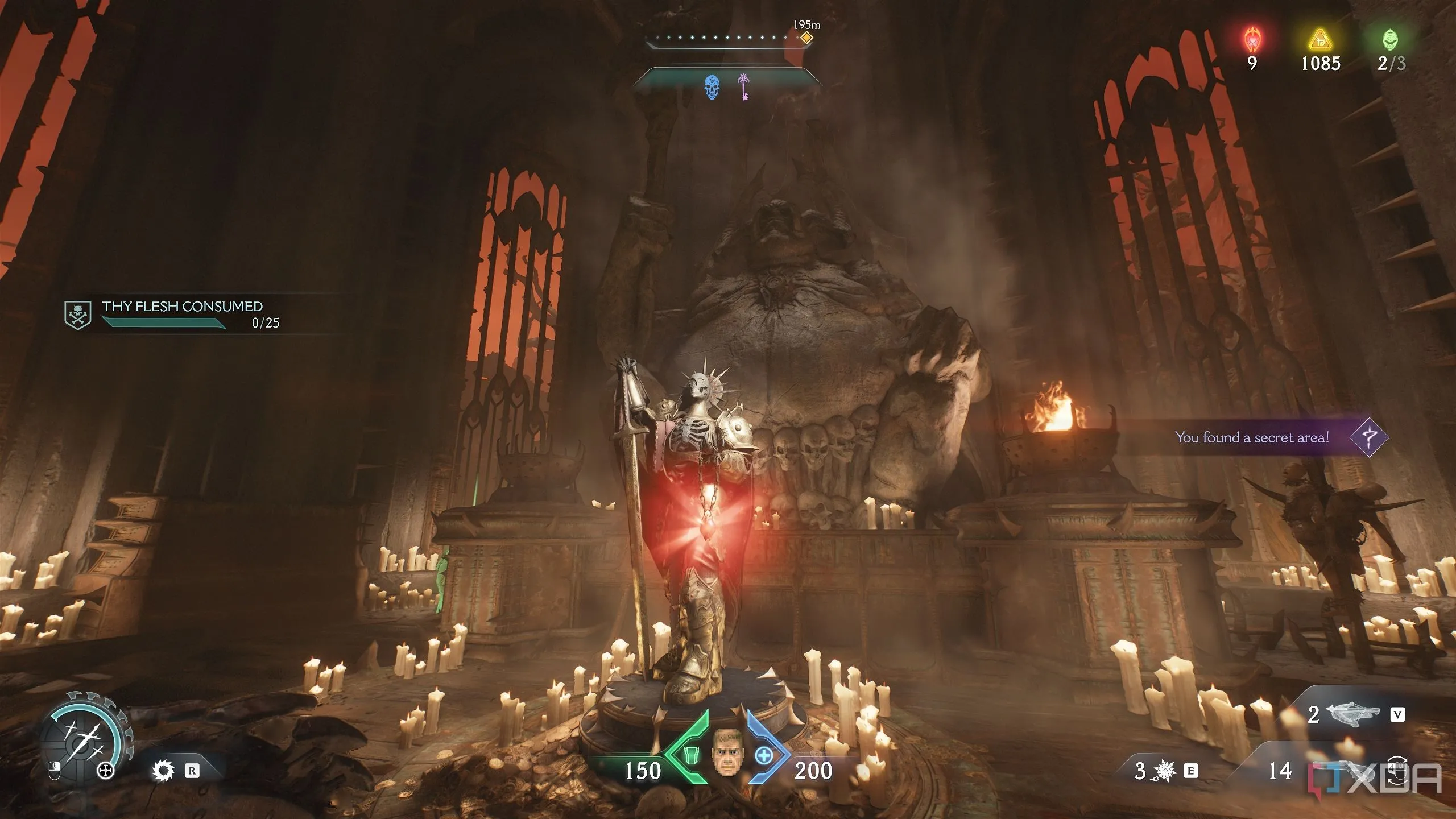Screen dimensions: 1456x819
Task: Click the green secrets counter icon
Action: [x=1391, y=40]
